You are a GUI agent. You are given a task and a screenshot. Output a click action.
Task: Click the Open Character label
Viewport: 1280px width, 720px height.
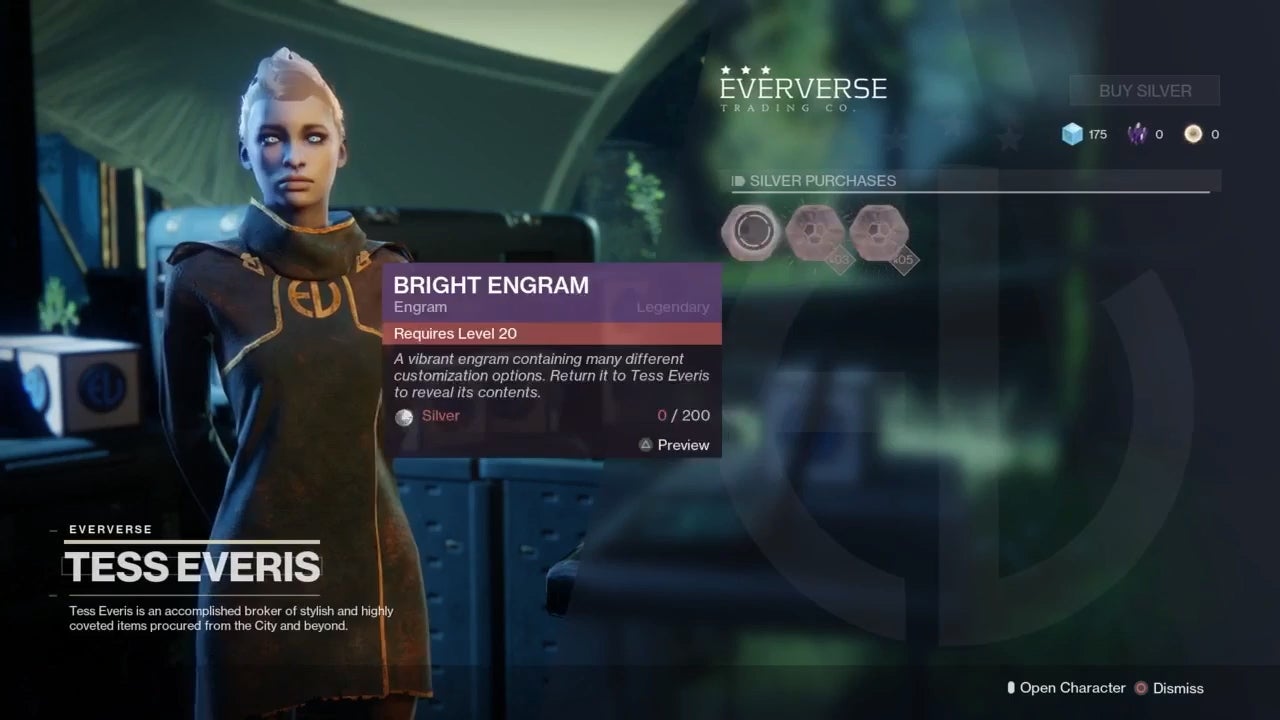(1072, 688)
